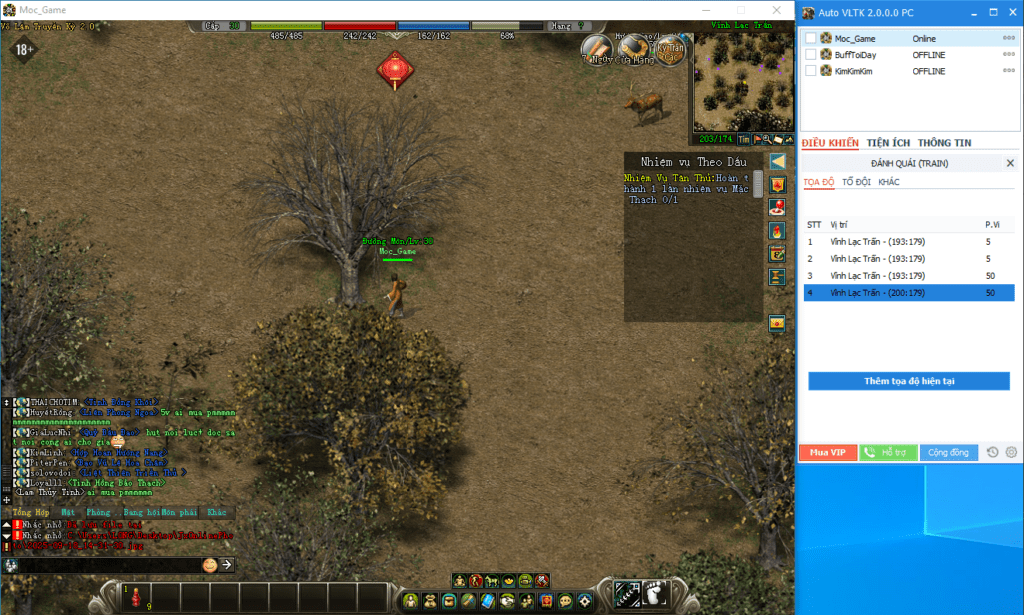1024x615 pixels.
Task: Click the Mua VIP button
Action: pyautogui.click(x=828, y=452)
